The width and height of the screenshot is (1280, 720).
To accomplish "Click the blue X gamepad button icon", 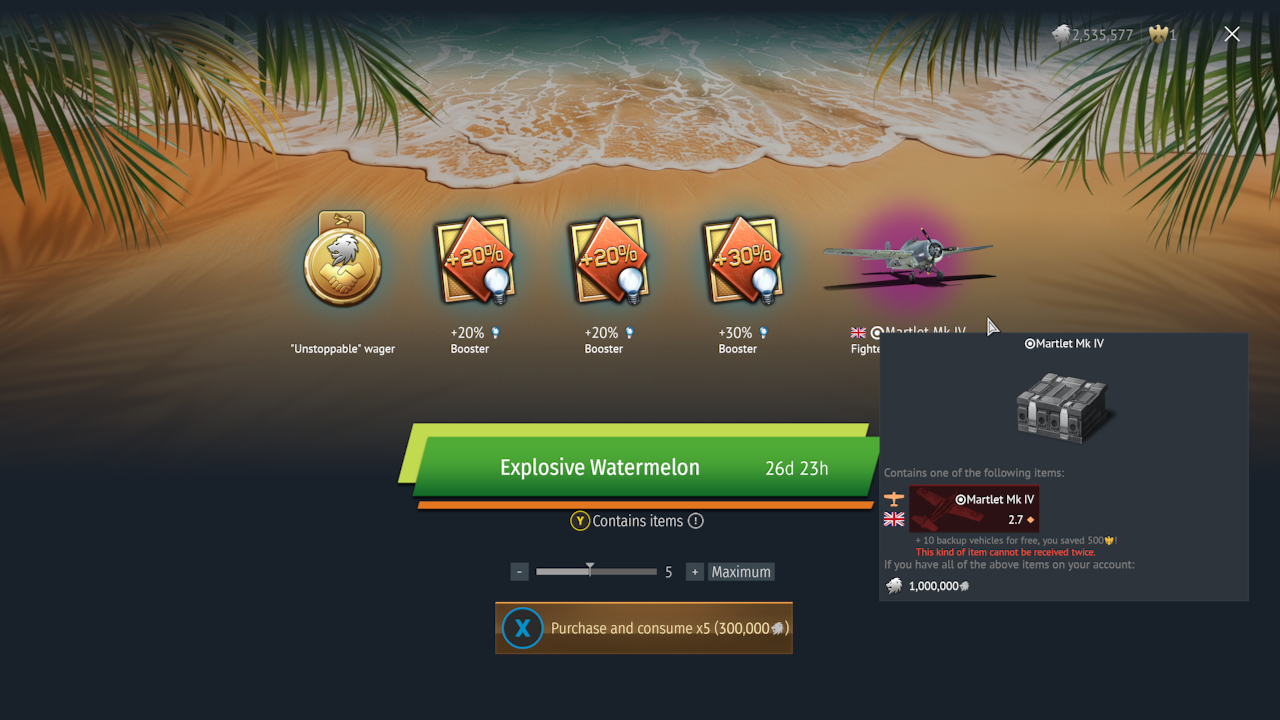I will click(x=521, y=628).
